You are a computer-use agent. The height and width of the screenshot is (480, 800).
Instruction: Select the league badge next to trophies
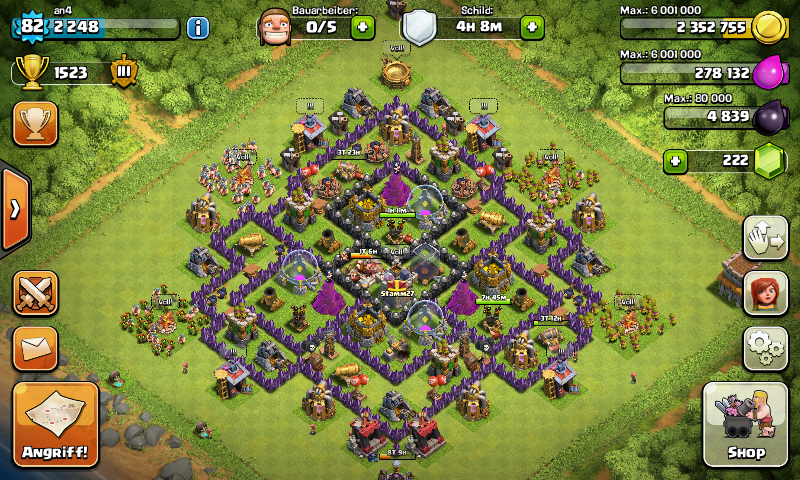[x=124, y=72]
